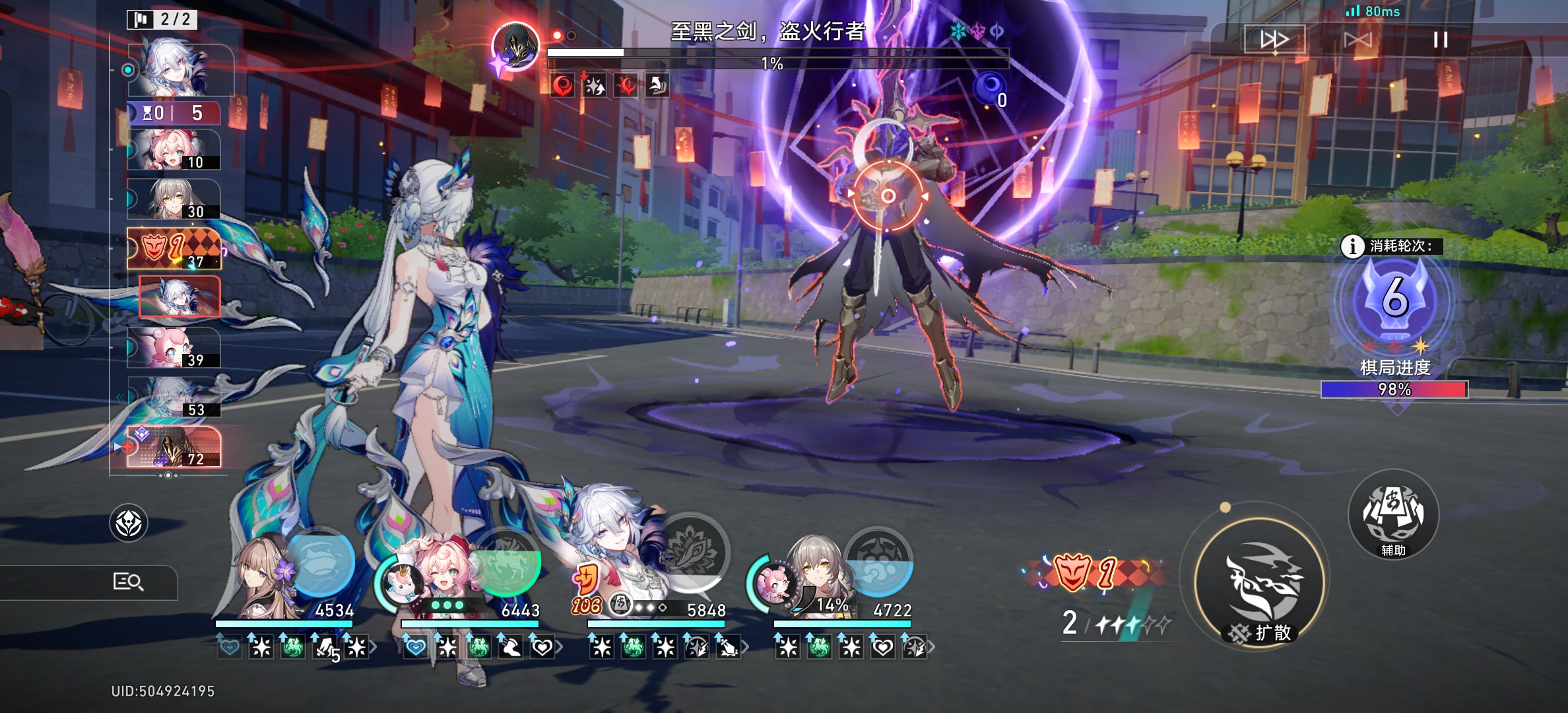1568x713 pixels.
Task: Toggle the double-speed fast-forward button
Action: 1274,40
